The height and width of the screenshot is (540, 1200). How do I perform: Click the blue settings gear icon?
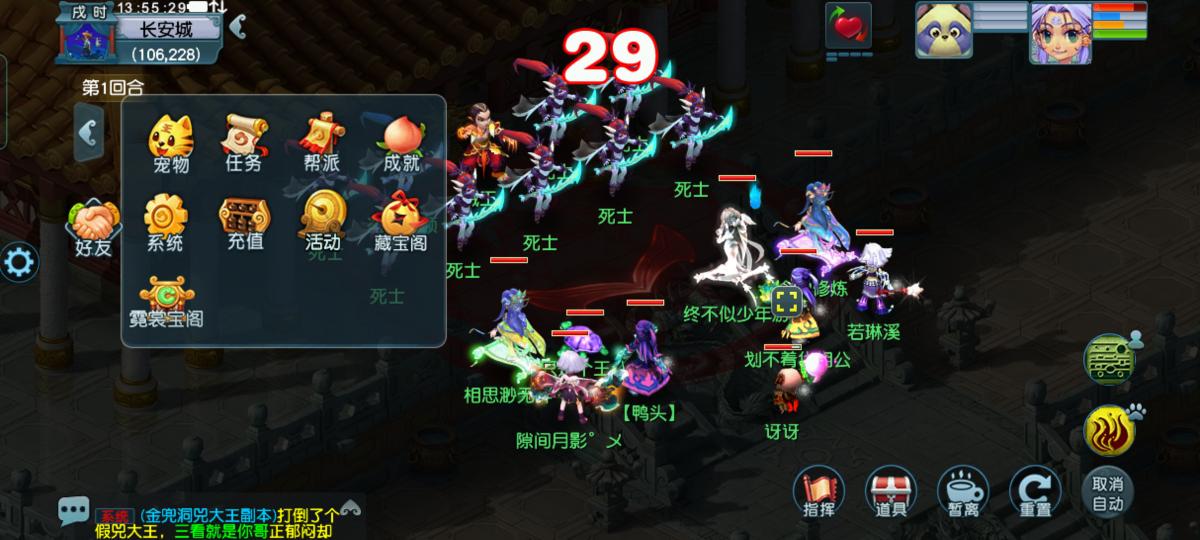click(x=19, y=263)
